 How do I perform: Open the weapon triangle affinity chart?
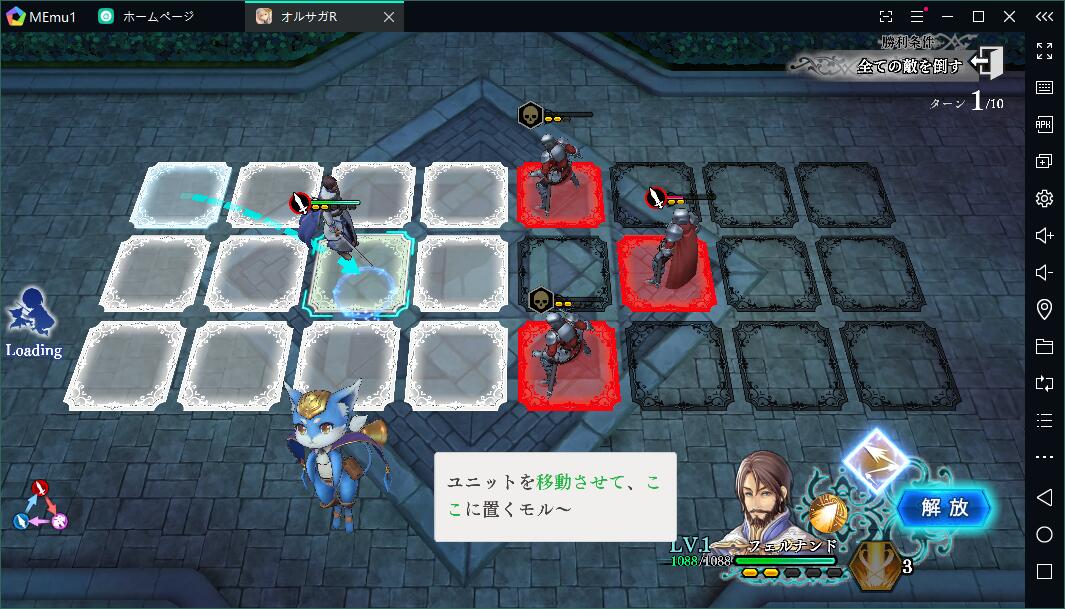click(41, 506)
